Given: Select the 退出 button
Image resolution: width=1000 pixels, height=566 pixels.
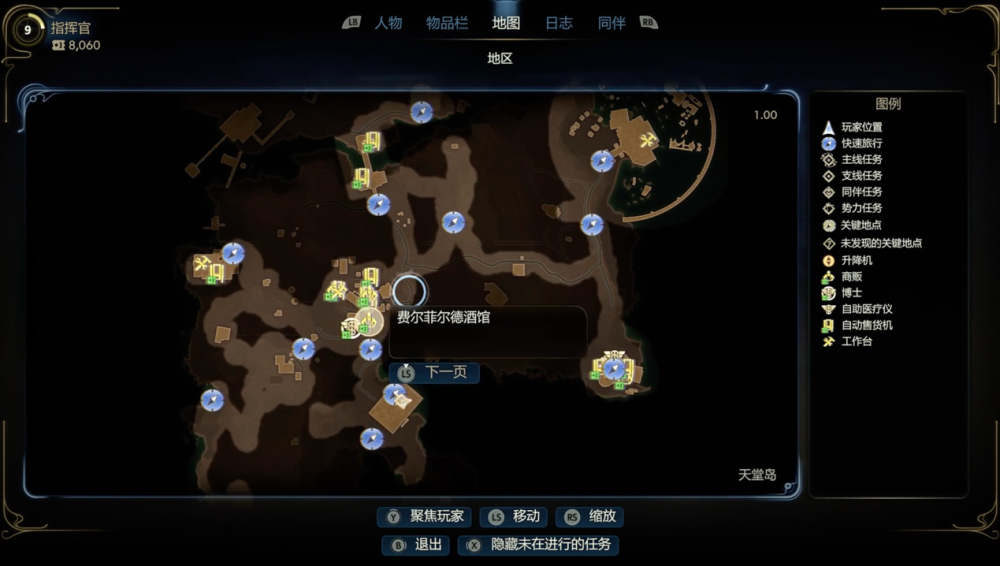Looking at the screenshot, I should click(417, 545).
